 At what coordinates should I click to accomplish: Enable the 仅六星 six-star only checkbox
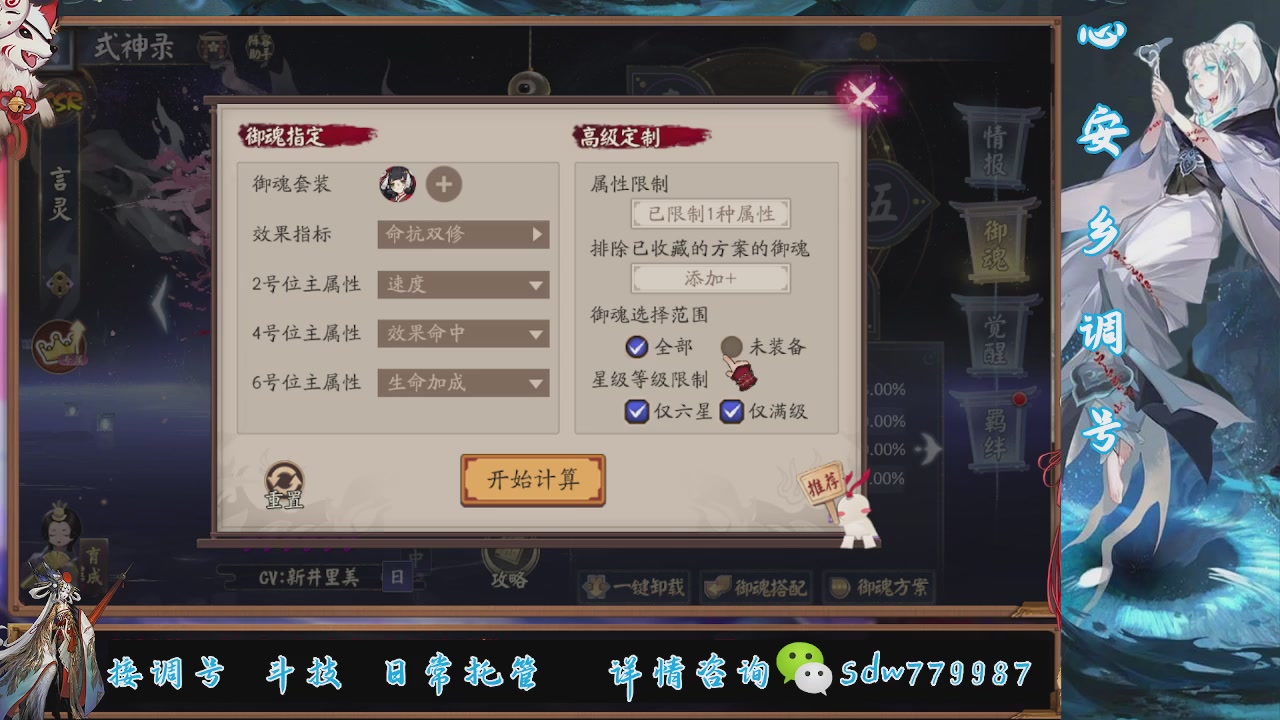coord(636,411)
